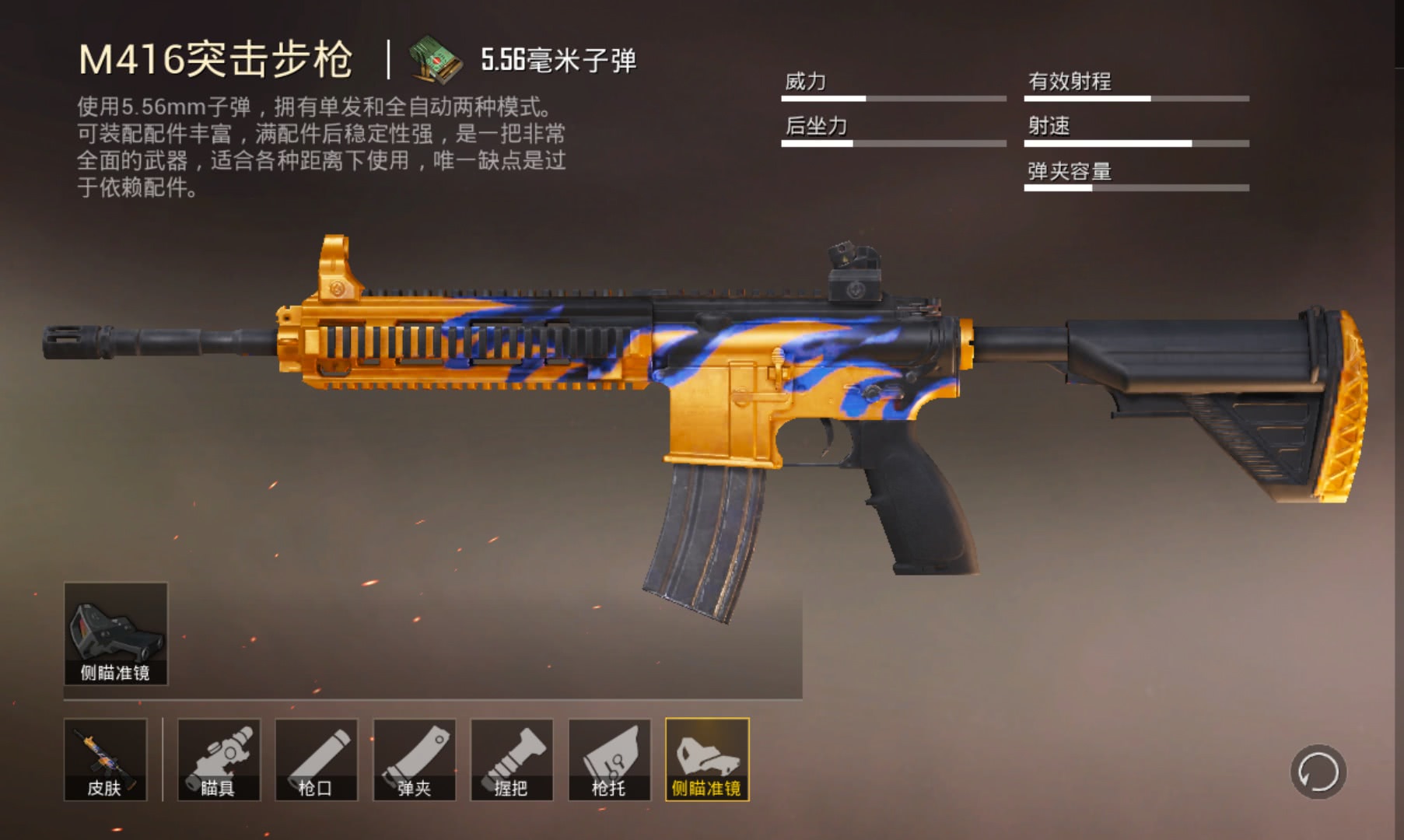
Task: Open the 枪托 (stock) attachment category
Action: pos(608,761)
